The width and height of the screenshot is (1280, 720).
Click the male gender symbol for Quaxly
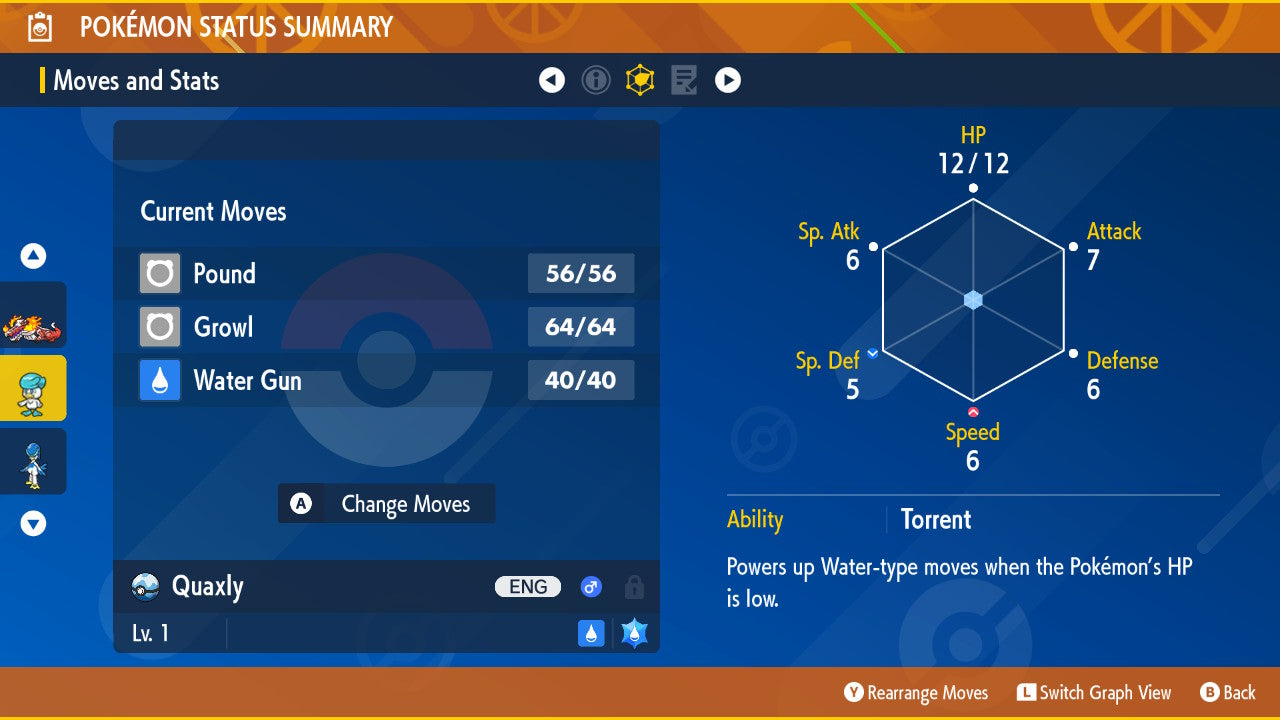tap(591, 587)
